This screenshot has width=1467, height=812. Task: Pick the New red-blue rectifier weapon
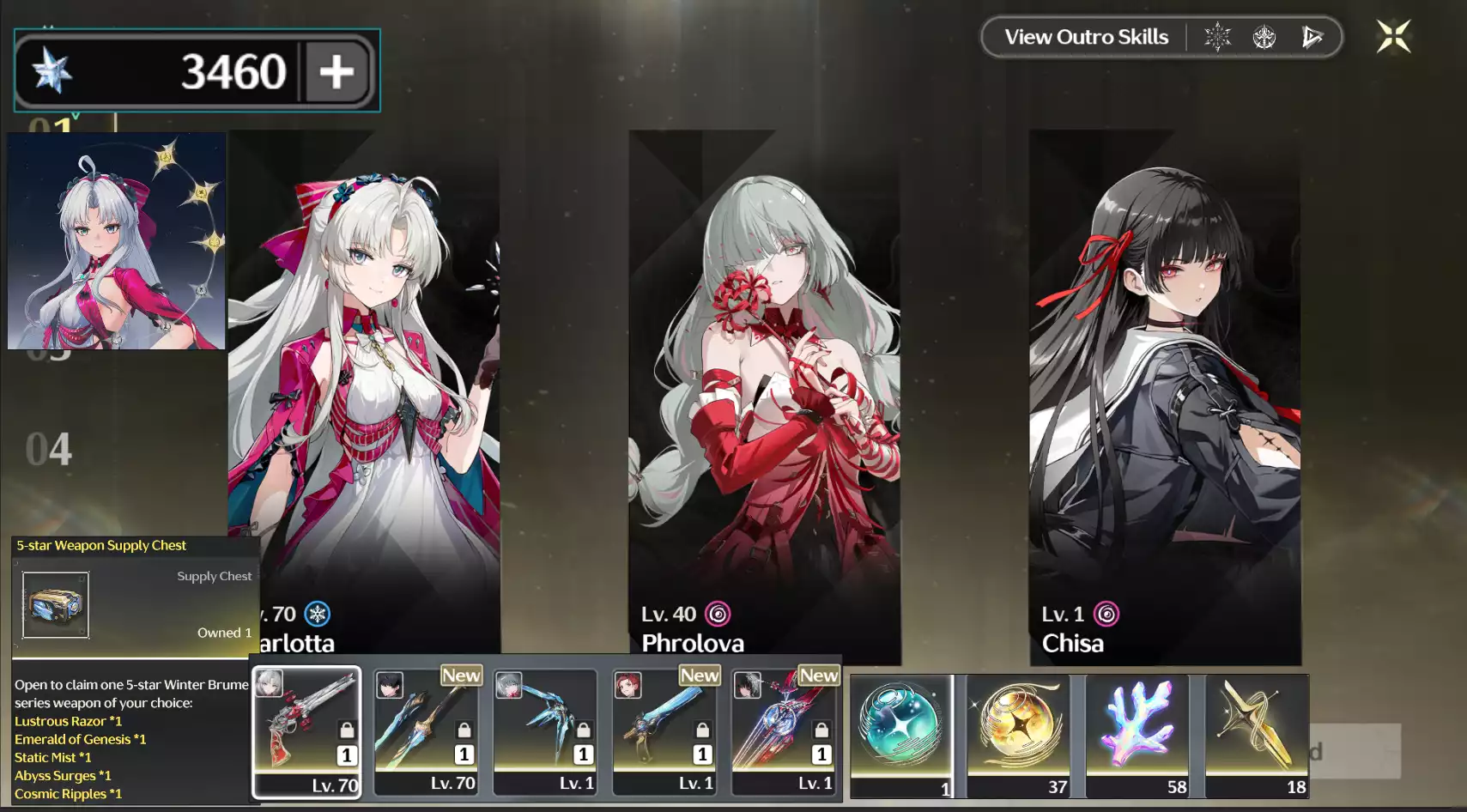784,731
